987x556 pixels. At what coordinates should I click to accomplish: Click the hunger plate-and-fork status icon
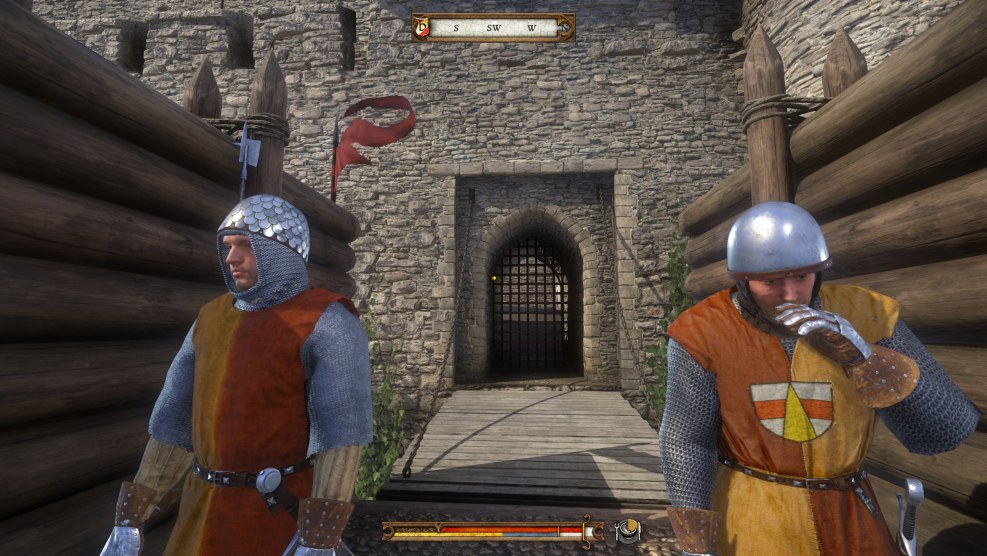tap(628, 531)
